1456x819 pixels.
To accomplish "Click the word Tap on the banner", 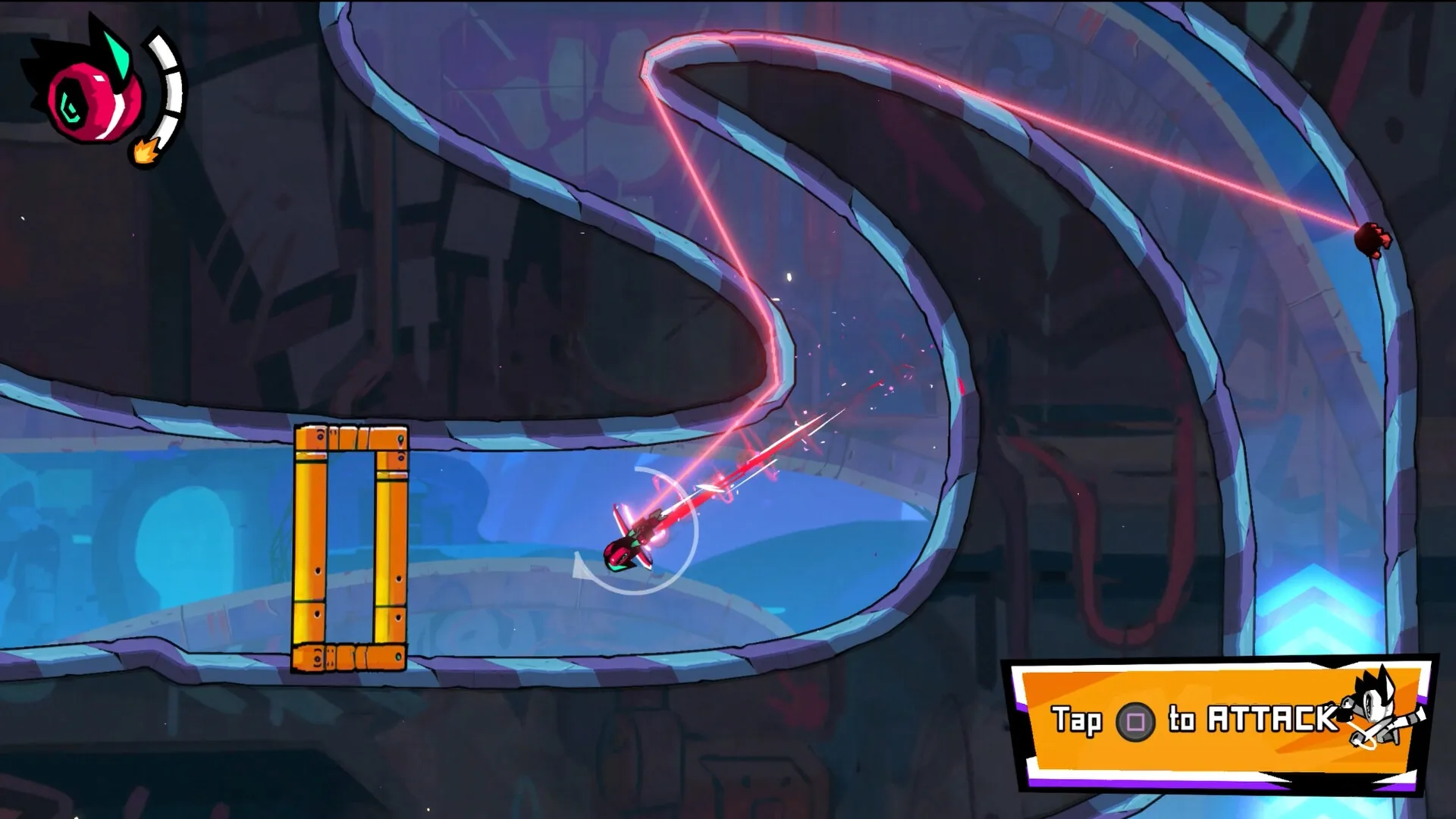I will 1077,720.
